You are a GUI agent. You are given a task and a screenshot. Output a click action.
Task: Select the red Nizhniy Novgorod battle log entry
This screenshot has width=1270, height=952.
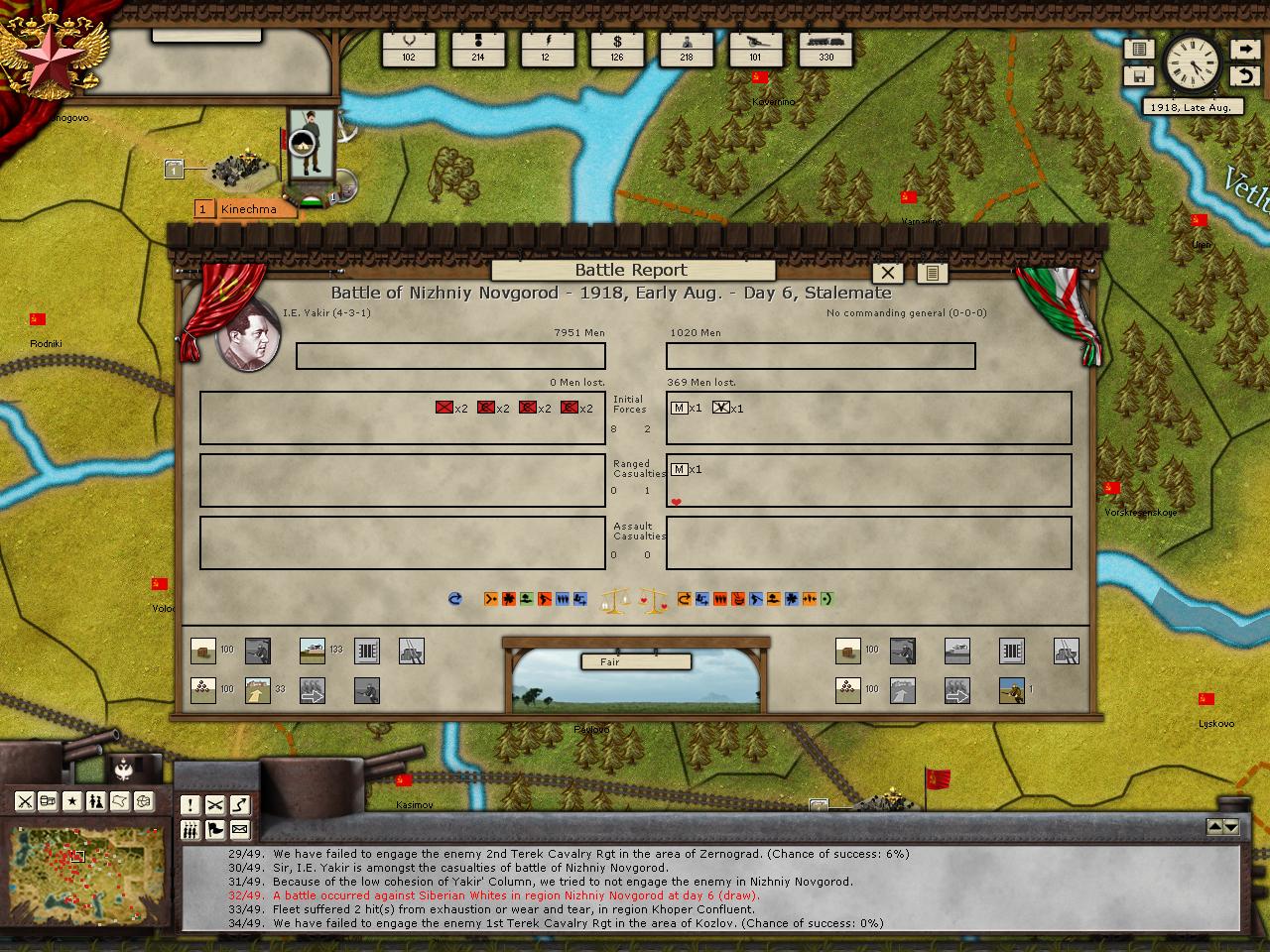pyautogui.click(x=516, y=895)
